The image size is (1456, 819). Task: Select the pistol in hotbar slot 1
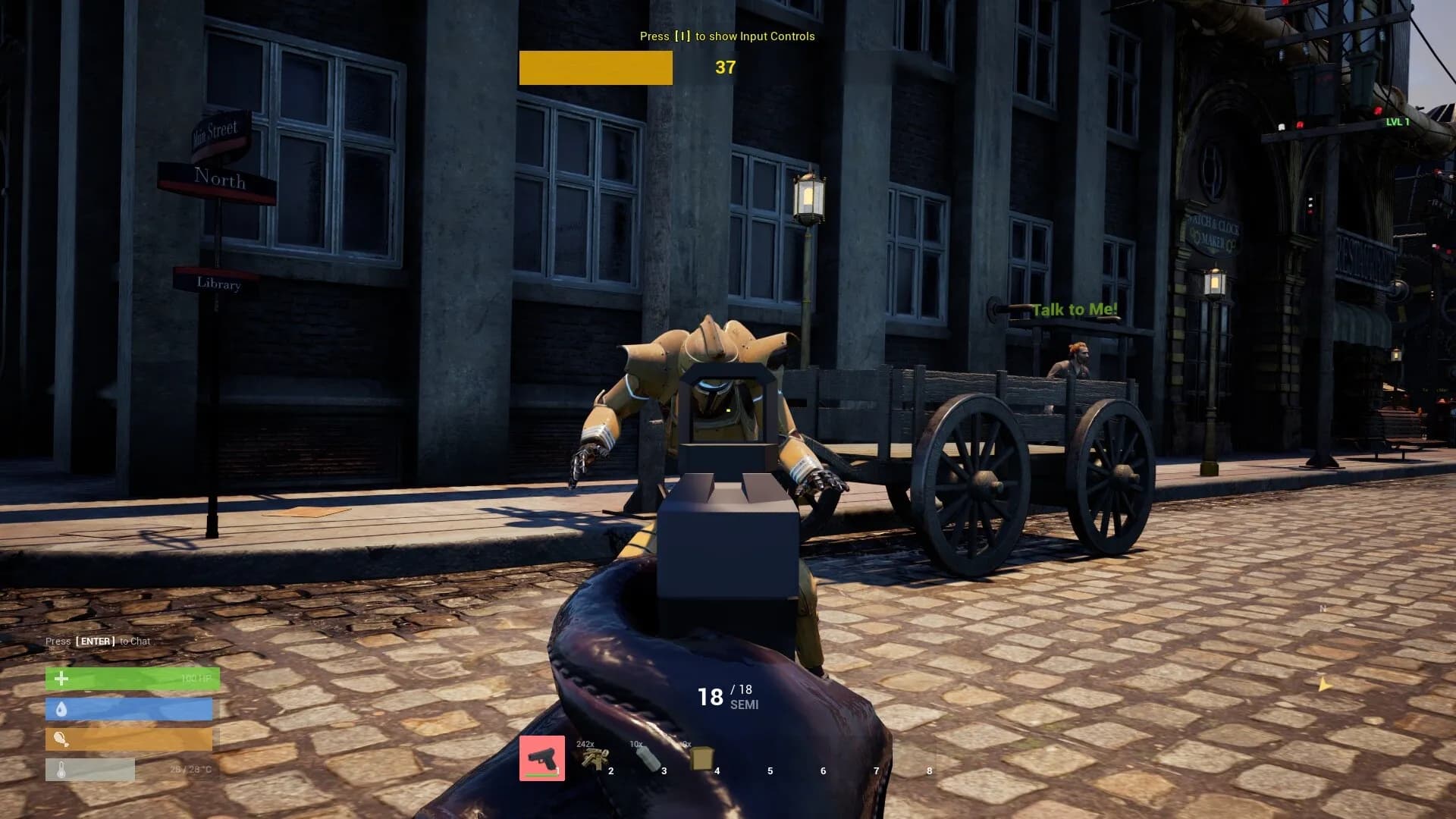point(541,758)
